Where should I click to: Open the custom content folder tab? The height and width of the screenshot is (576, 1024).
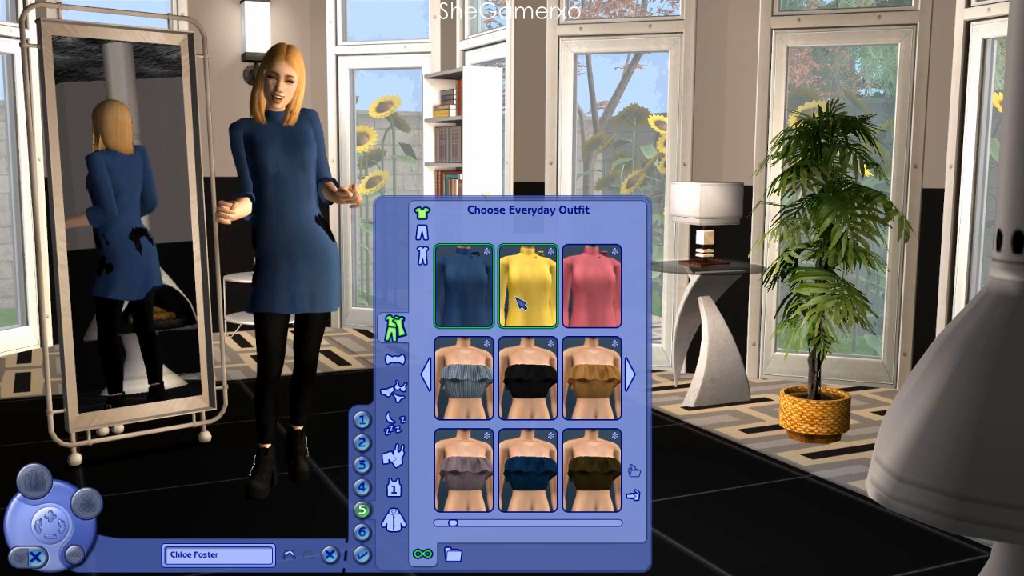click(x=453, y=553)
